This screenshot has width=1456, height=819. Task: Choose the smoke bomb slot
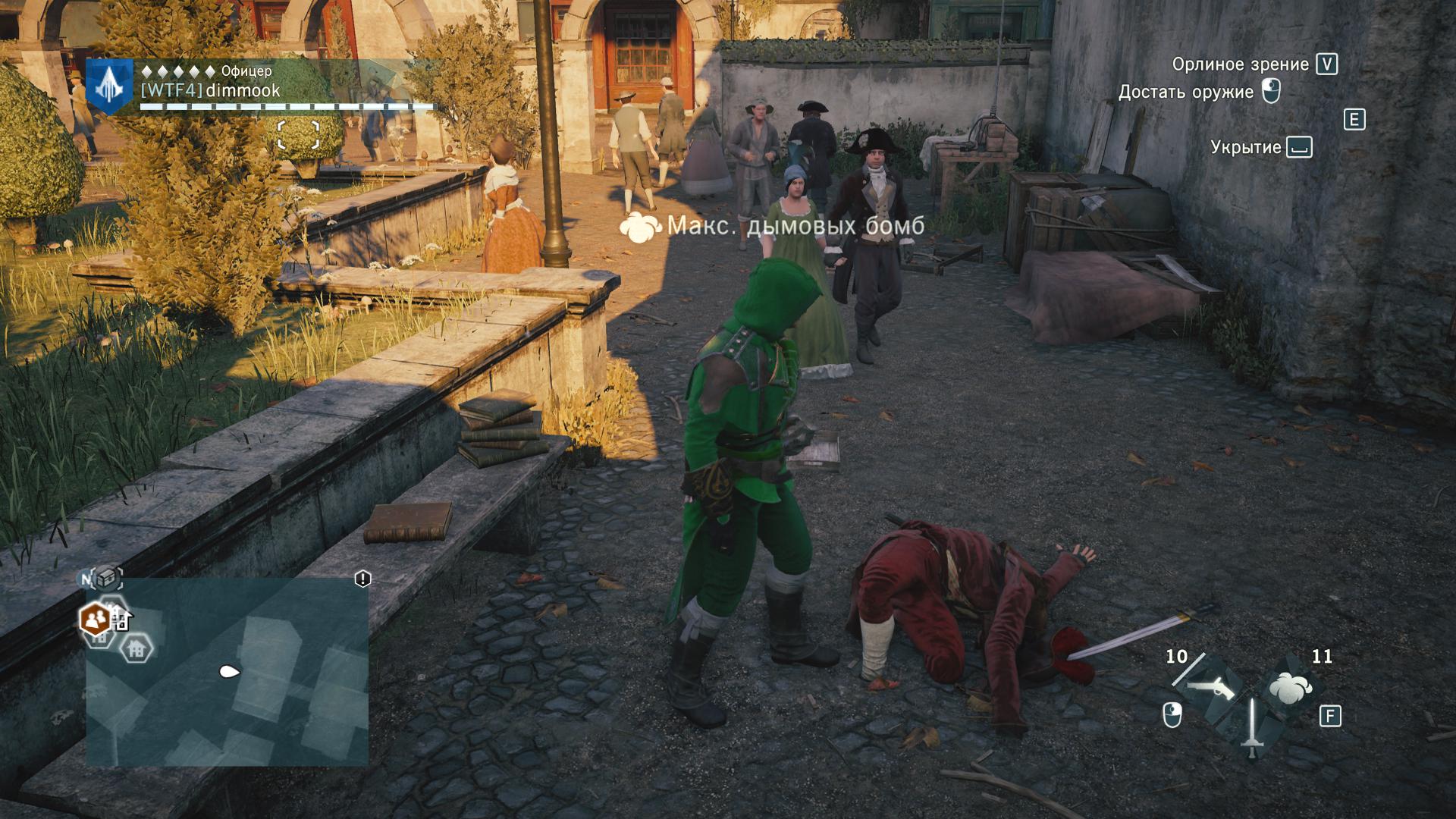[x=1290, y=688]
